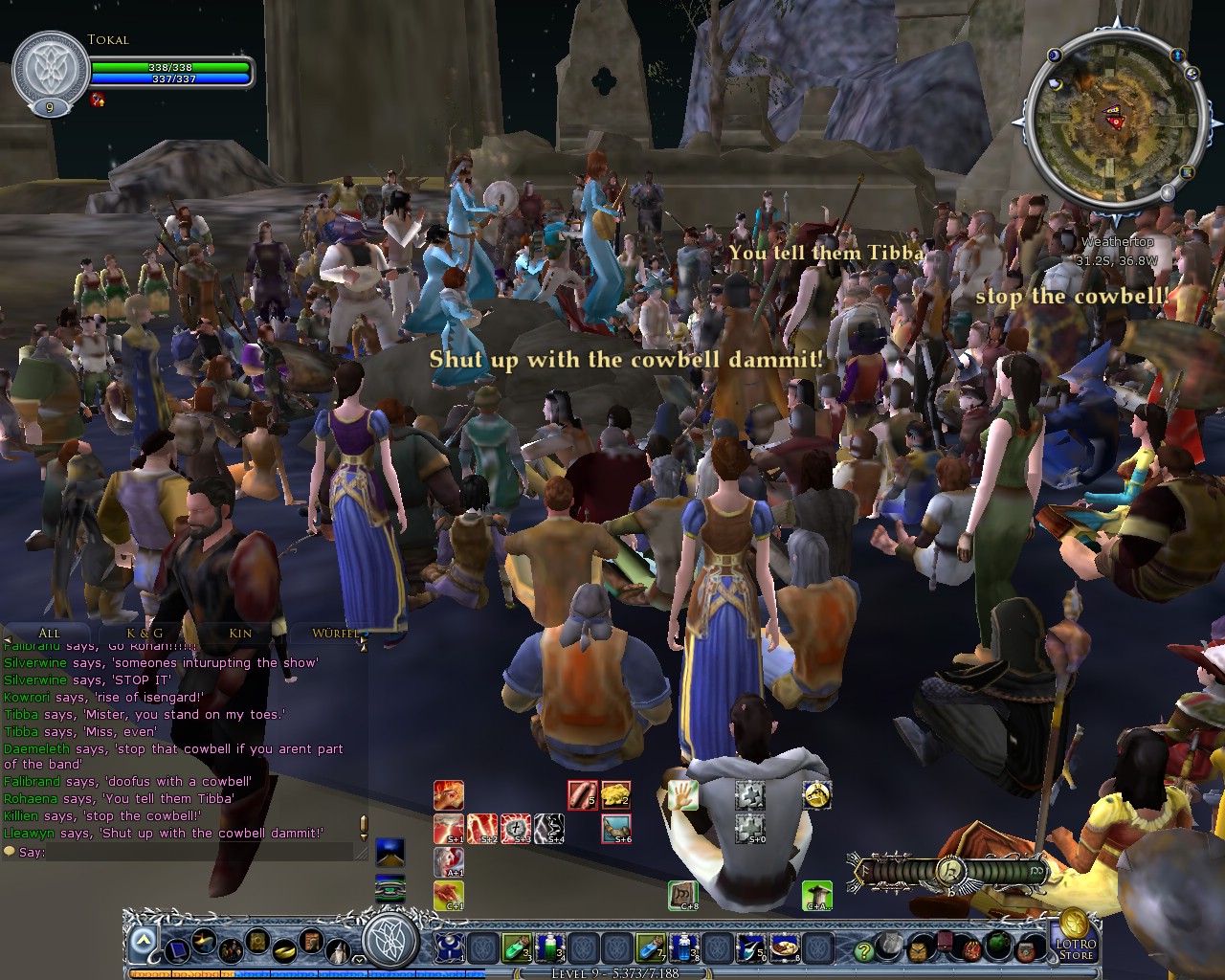Switch to the Kin chat tab
Viewport: 1225px width, 980px height.
pos(240,634)
